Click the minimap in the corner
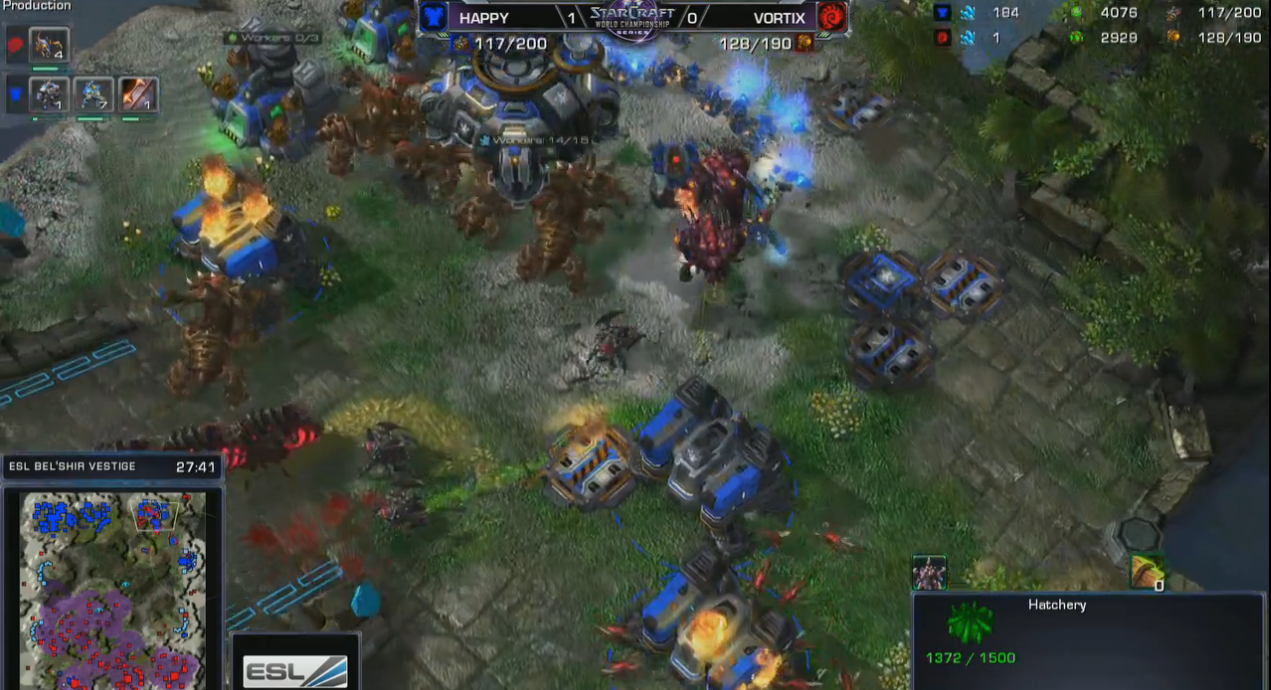This screenshot has height=690, width=1271. [112, 587]
